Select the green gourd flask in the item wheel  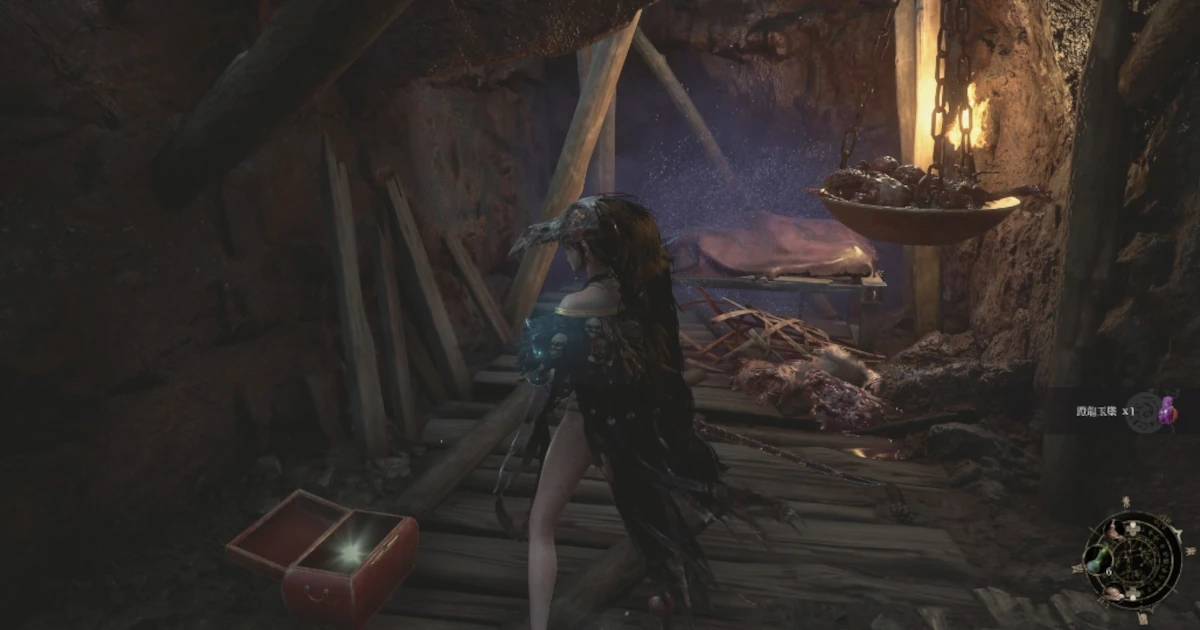click(x=1097, y=558)
